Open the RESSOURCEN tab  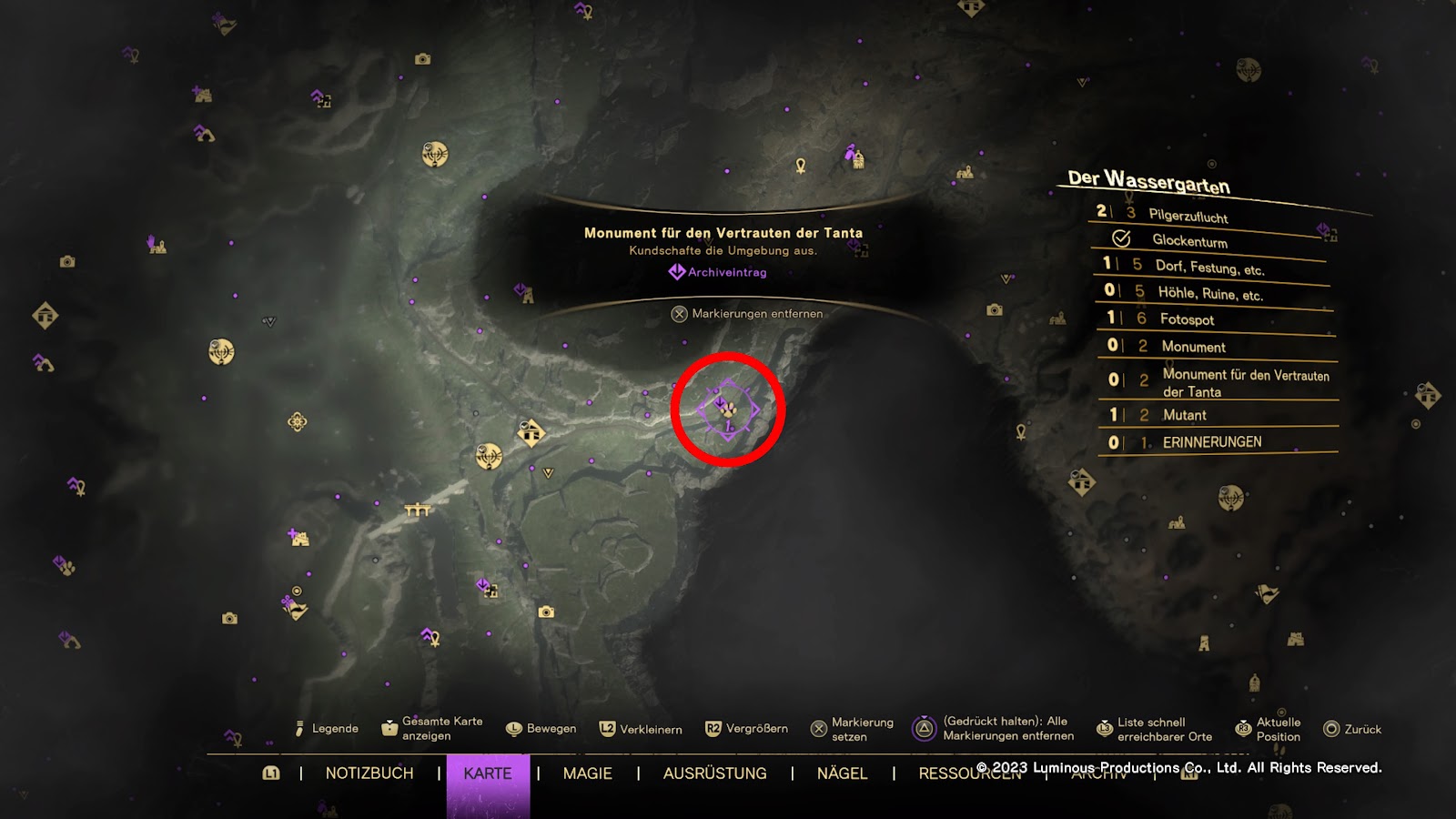[946, 774]
